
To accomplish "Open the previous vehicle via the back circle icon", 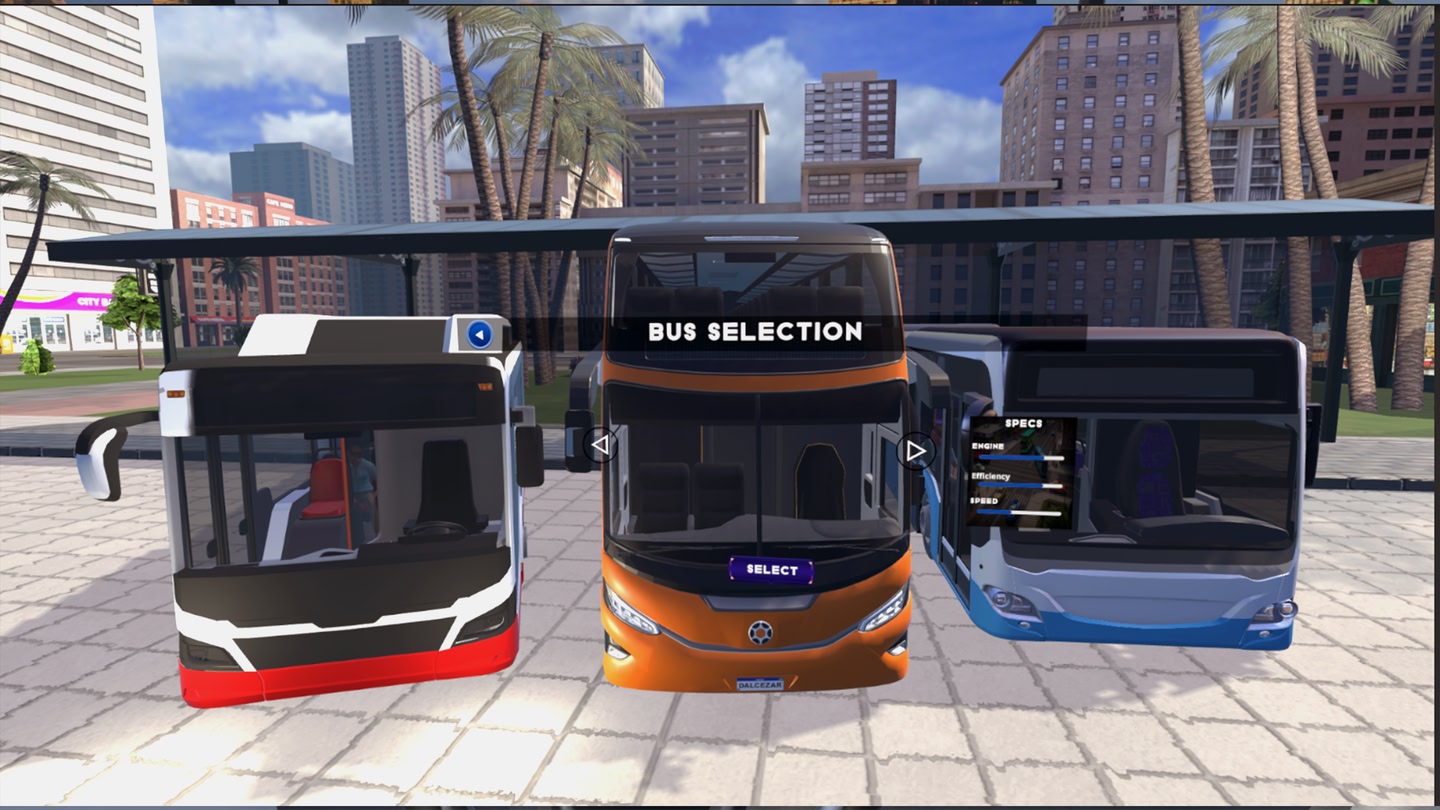I will tap(478, 335).
